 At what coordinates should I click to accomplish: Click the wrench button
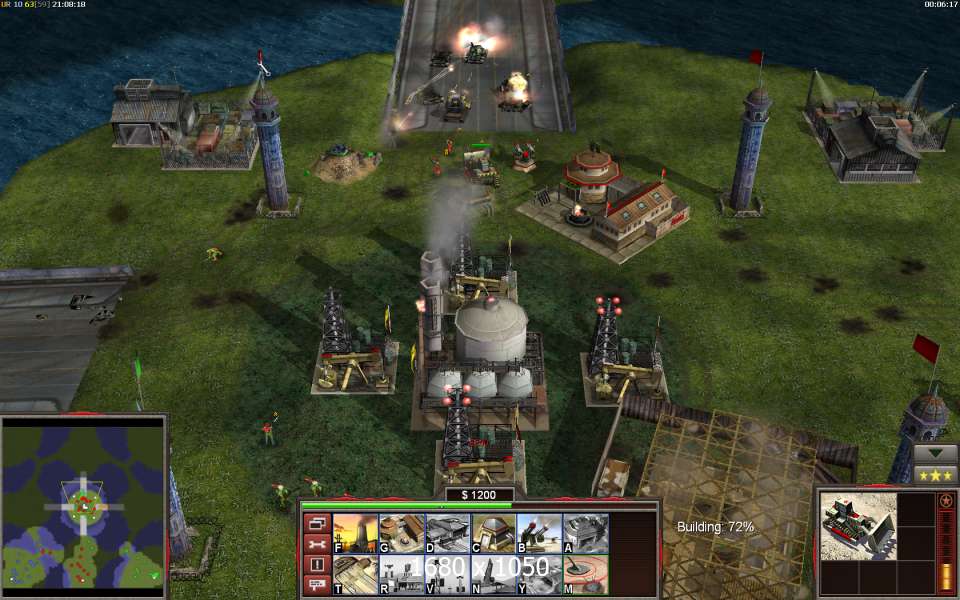click(x=316, y=544)
